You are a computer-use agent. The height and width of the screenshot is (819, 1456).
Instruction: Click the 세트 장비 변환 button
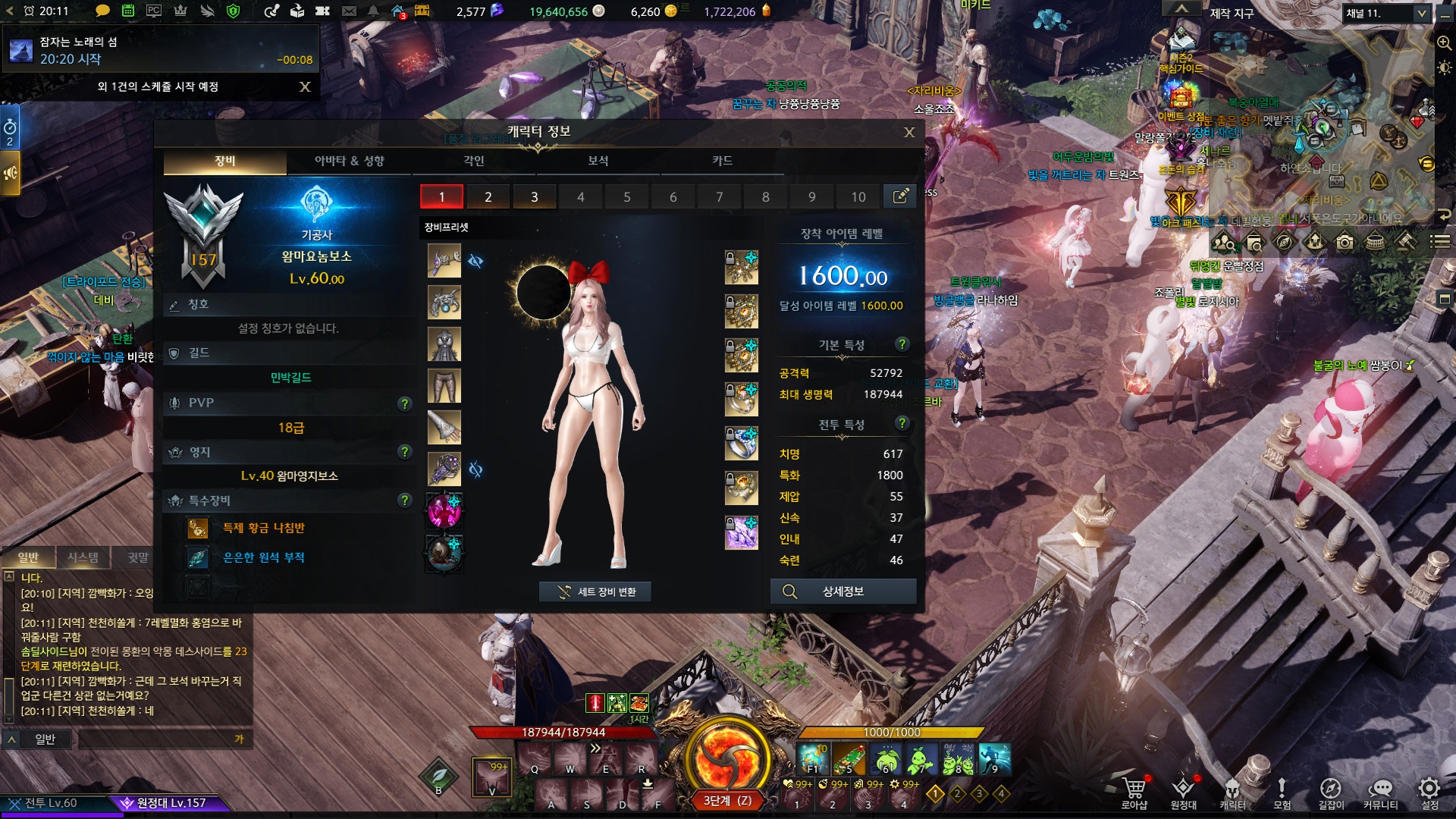click(x=595, y=591)
